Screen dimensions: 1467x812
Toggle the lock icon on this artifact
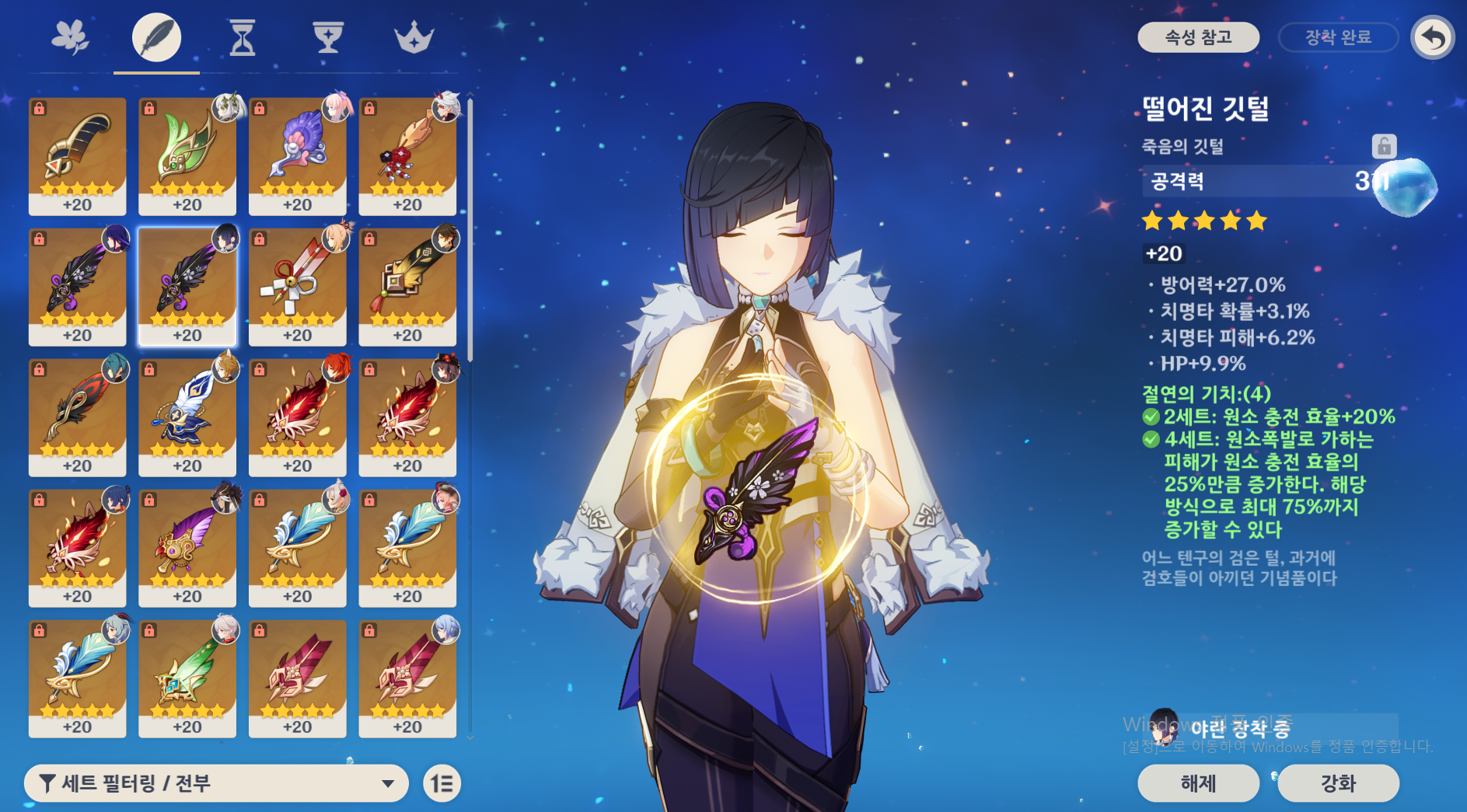pyautogui.click(x=1384, y=146)
